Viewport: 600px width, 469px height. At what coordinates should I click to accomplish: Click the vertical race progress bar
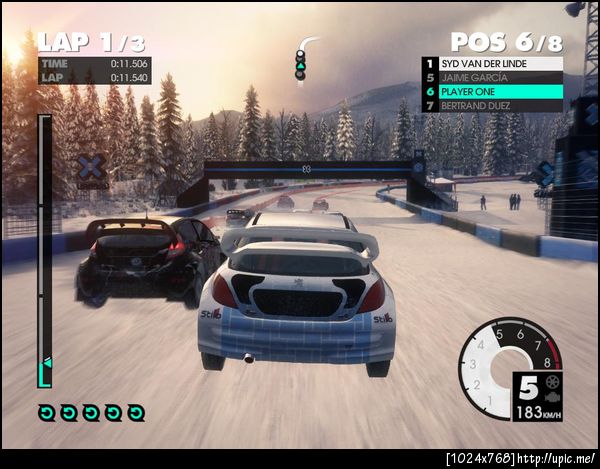pos(44,250)
